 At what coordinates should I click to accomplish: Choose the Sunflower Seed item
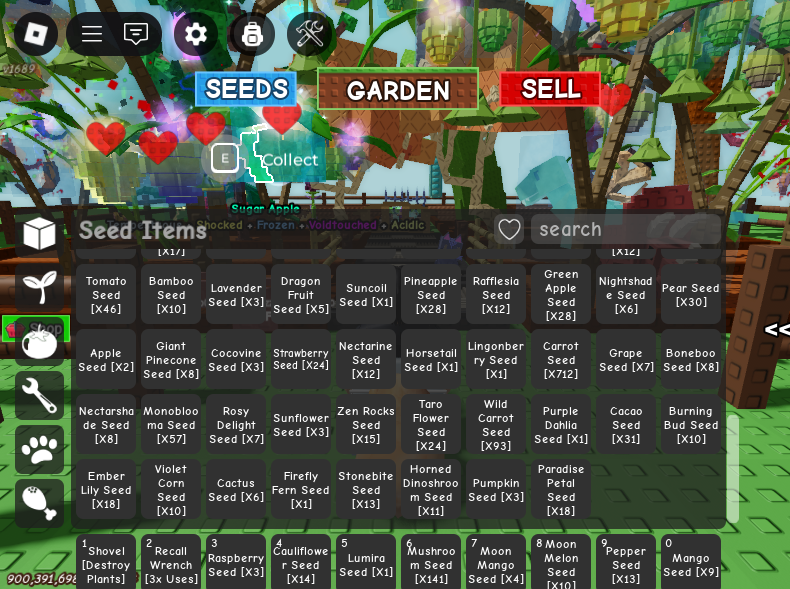tap(301, 425)
